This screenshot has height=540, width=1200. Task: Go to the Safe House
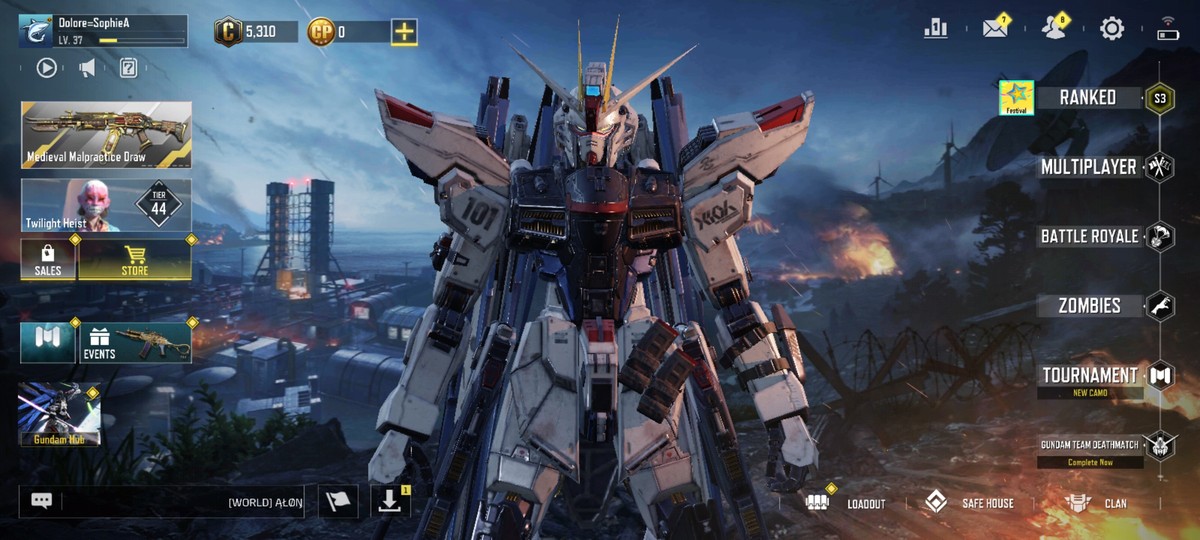point(969,502)
